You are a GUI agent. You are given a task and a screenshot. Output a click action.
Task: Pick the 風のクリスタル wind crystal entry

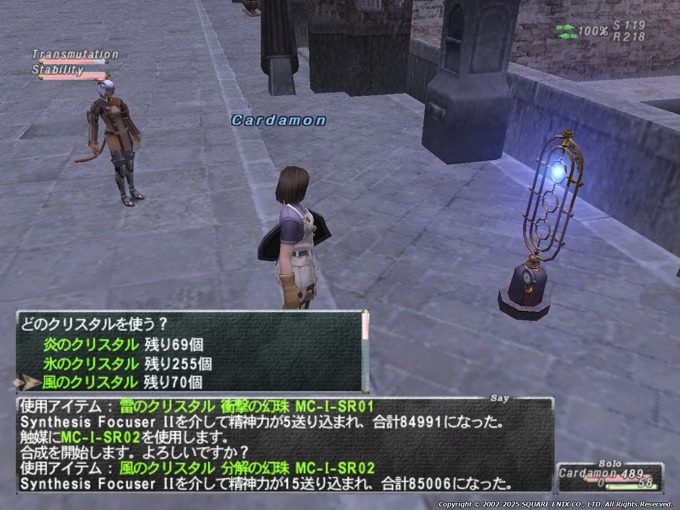(122, 382)
